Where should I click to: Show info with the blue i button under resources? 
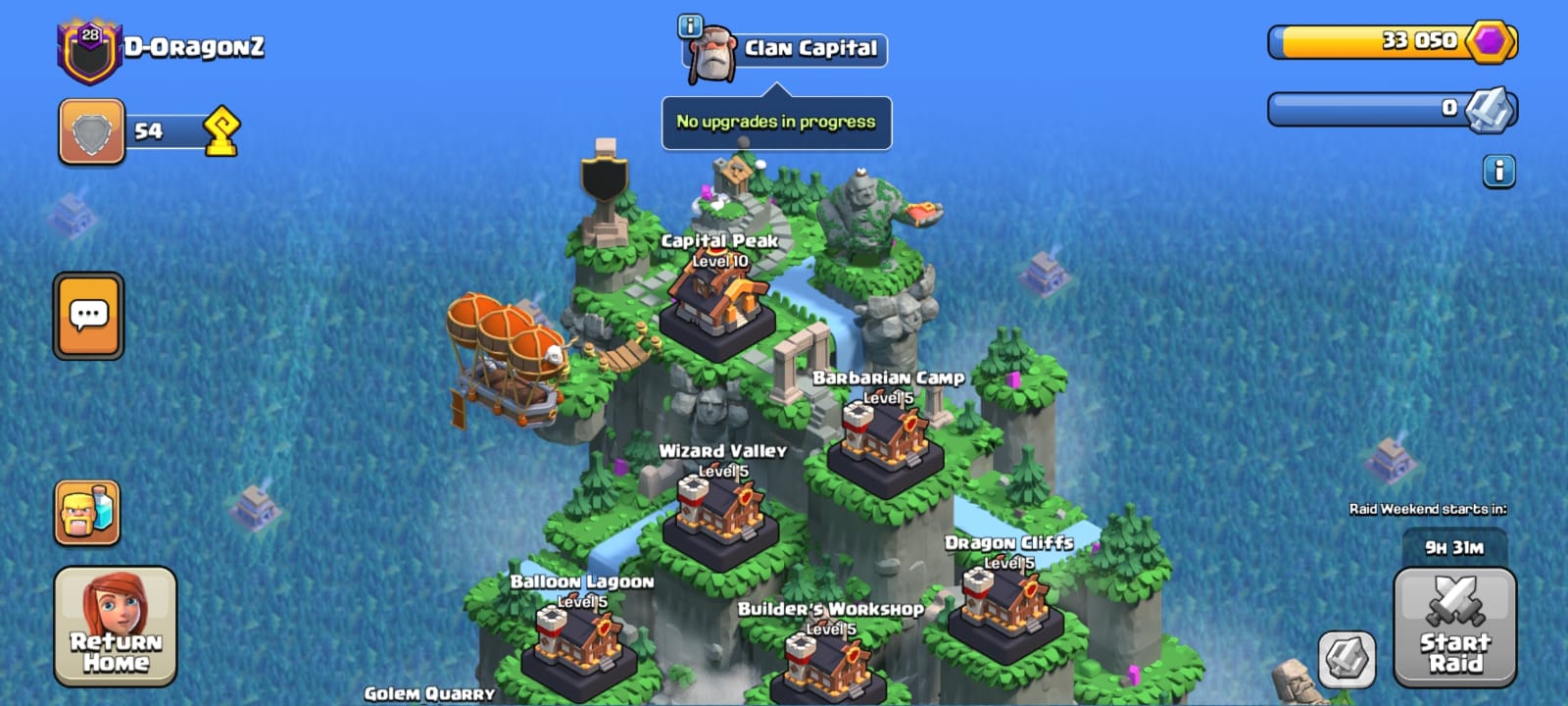click(x=1498, y=172)
